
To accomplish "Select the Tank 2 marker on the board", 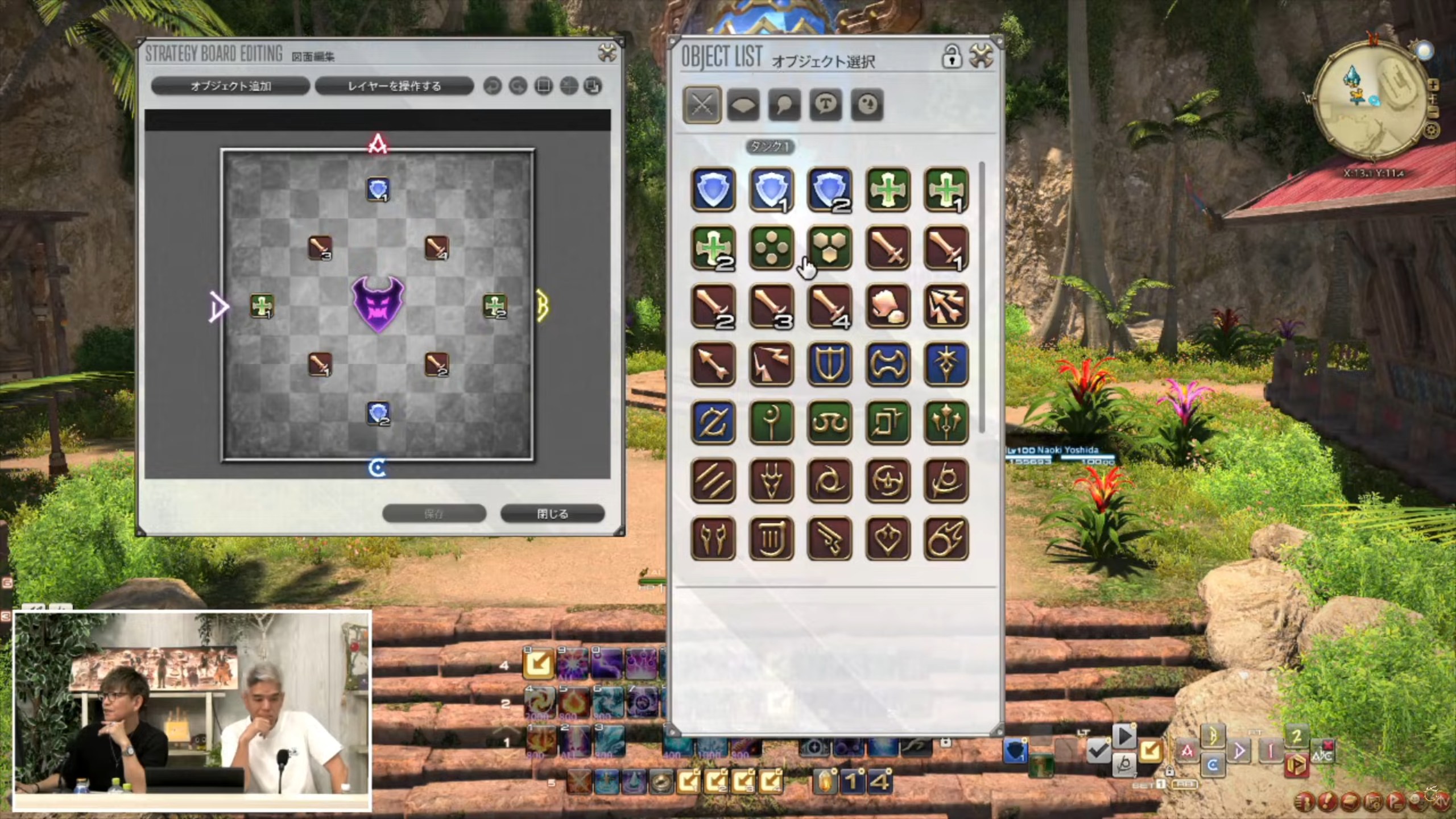I will pos(378,413).
